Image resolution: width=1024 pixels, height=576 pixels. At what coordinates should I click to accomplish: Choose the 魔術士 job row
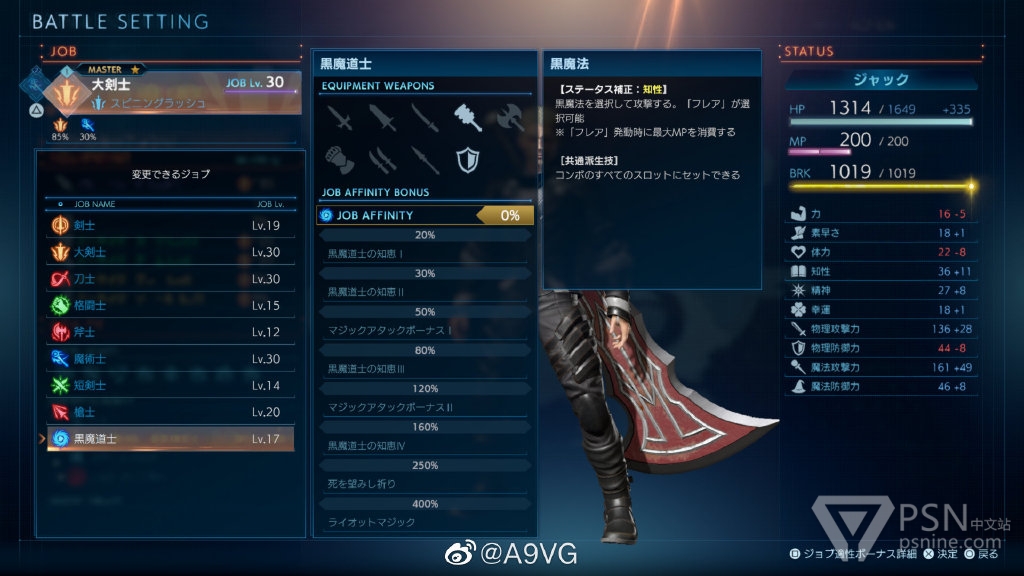tap(170, 359)
